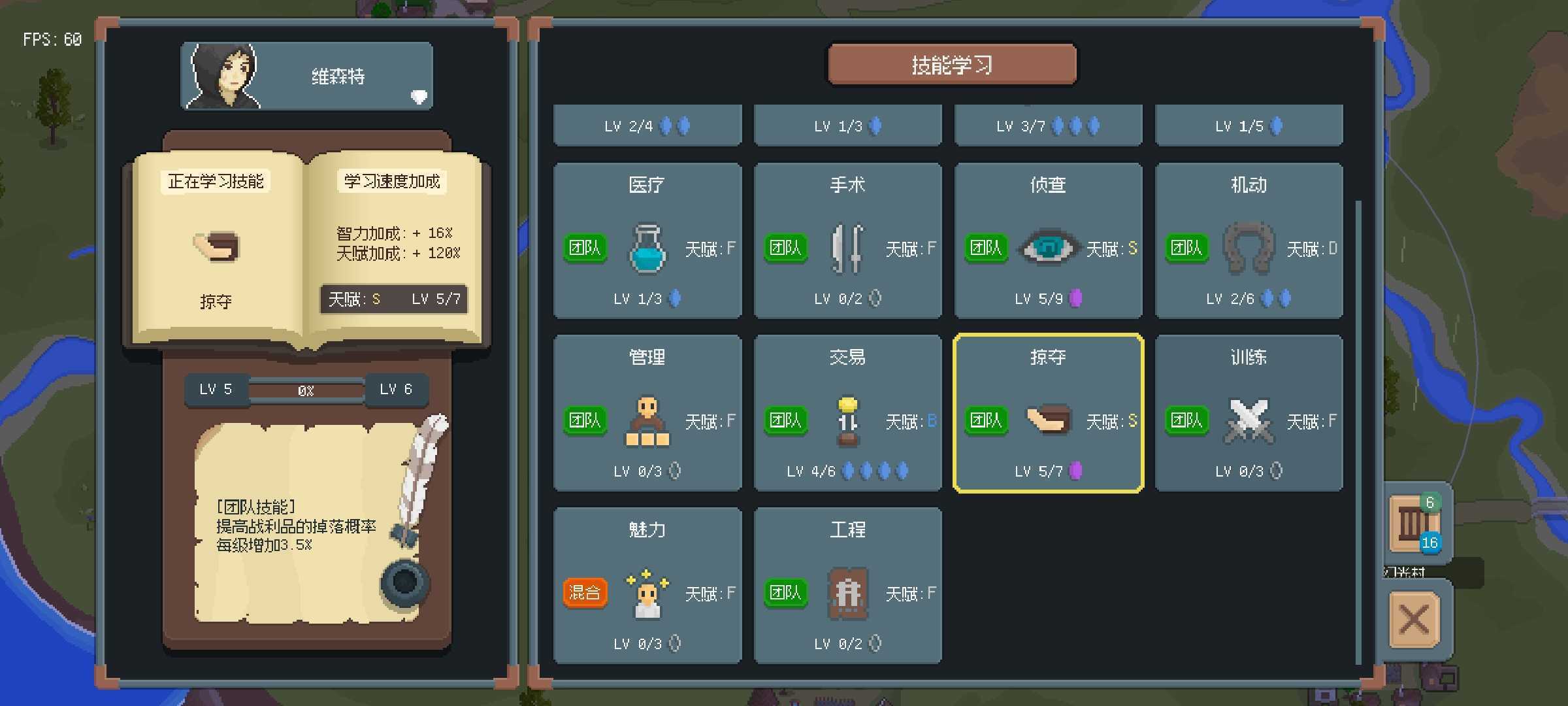This screenshot has height=706, width=1568.
Task: Click the 维森特 character portrait banner
Action: point(306,76)
